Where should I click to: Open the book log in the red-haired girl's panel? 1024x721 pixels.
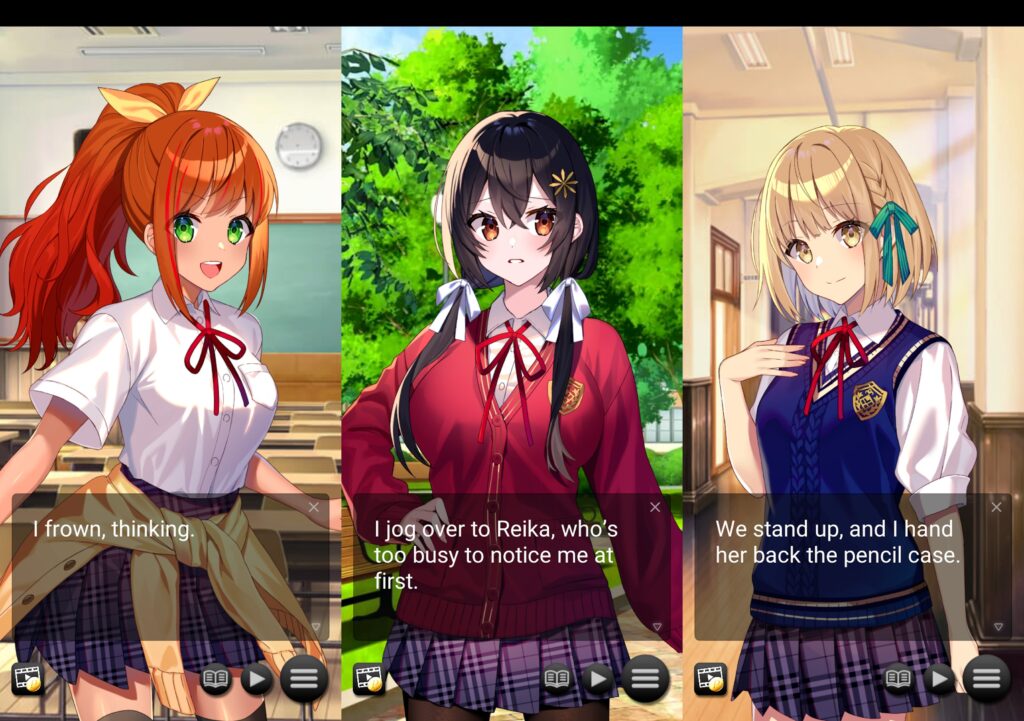[216, 680]
